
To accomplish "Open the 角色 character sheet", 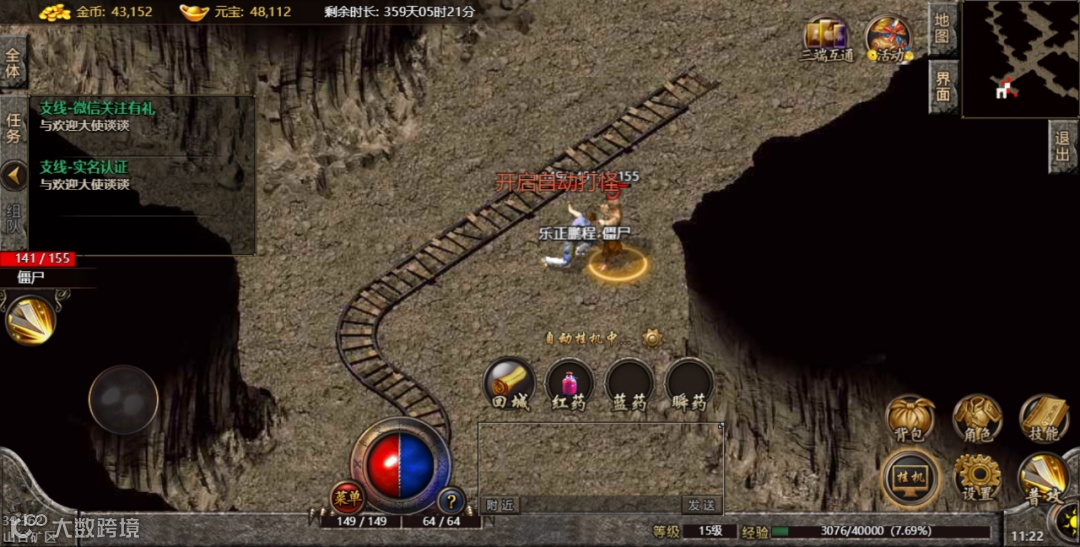I will click(976, 418).
